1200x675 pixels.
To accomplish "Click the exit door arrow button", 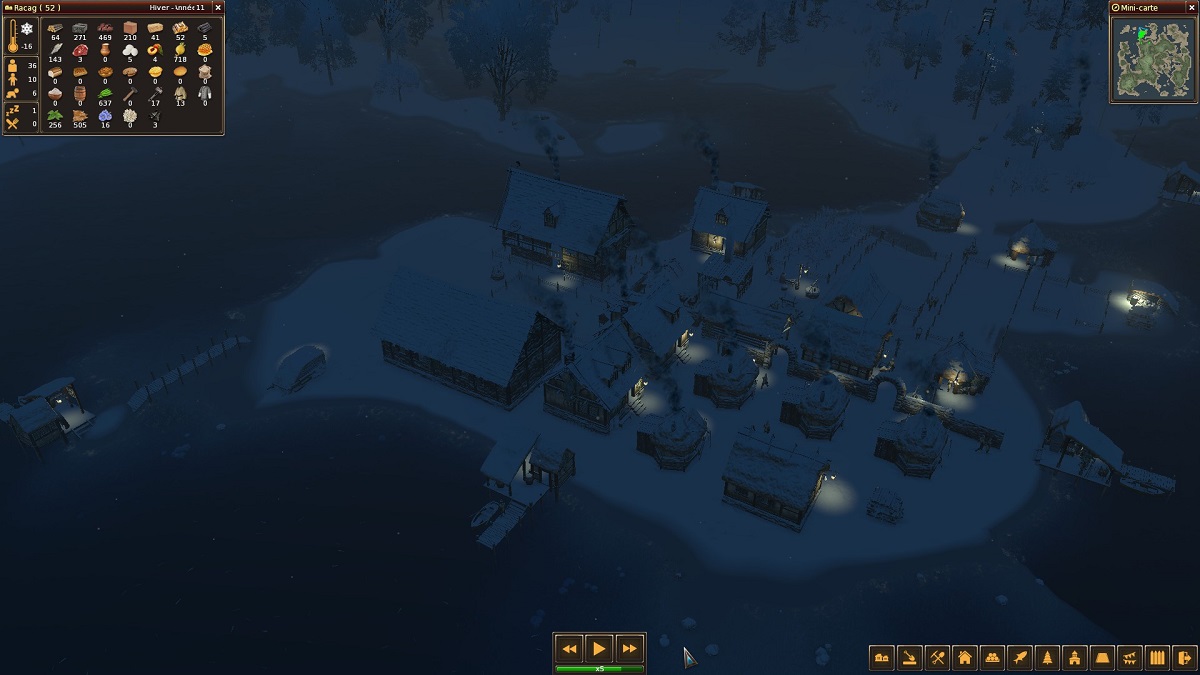I will (1185, 658).
